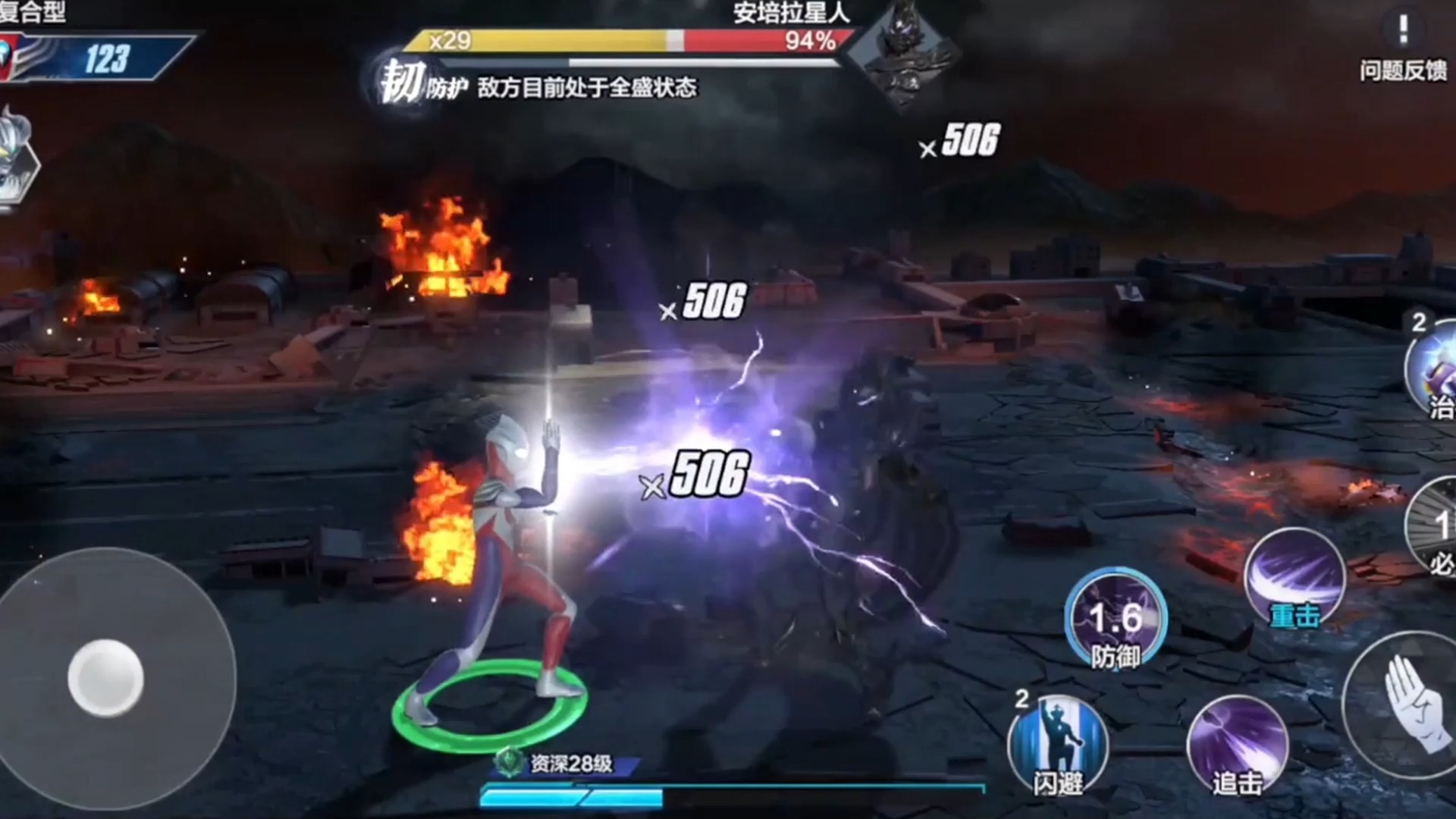Activate the 防御 defense skill
The height and width of the screenshot is (819, 1456).
coord(1115,618)
